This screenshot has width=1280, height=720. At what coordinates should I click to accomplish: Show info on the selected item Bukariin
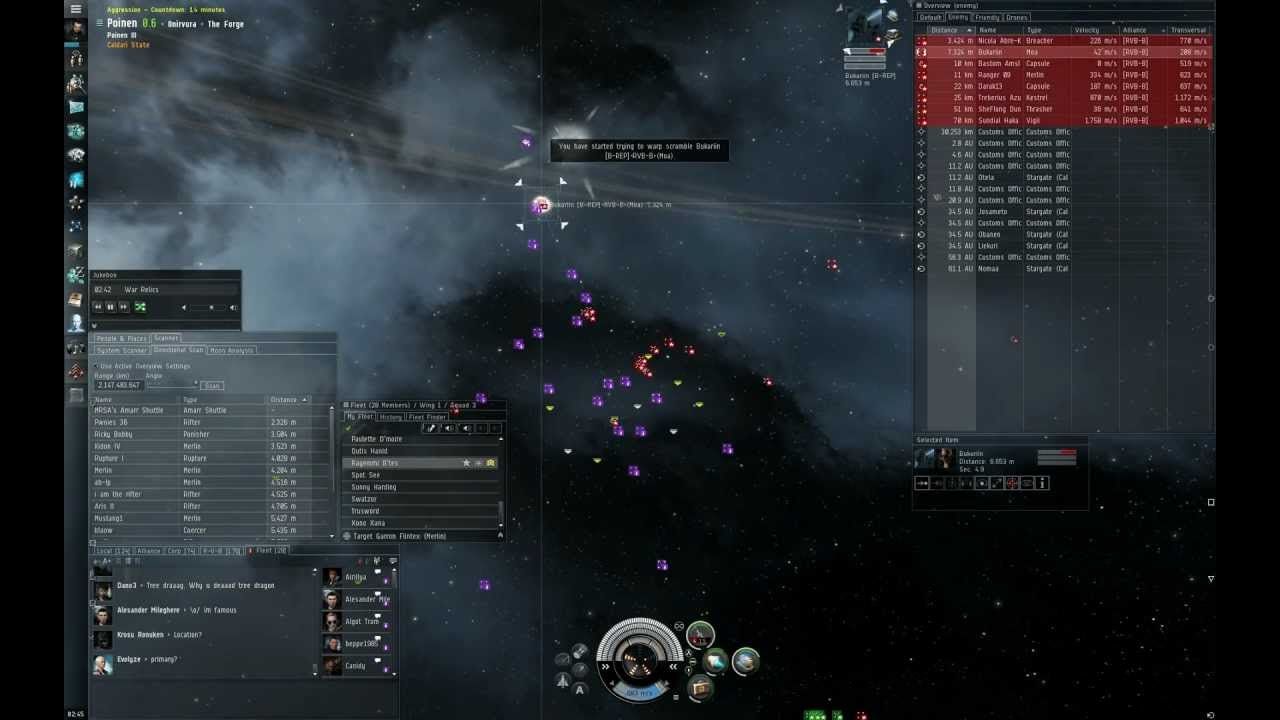(x=1042, y=483)
